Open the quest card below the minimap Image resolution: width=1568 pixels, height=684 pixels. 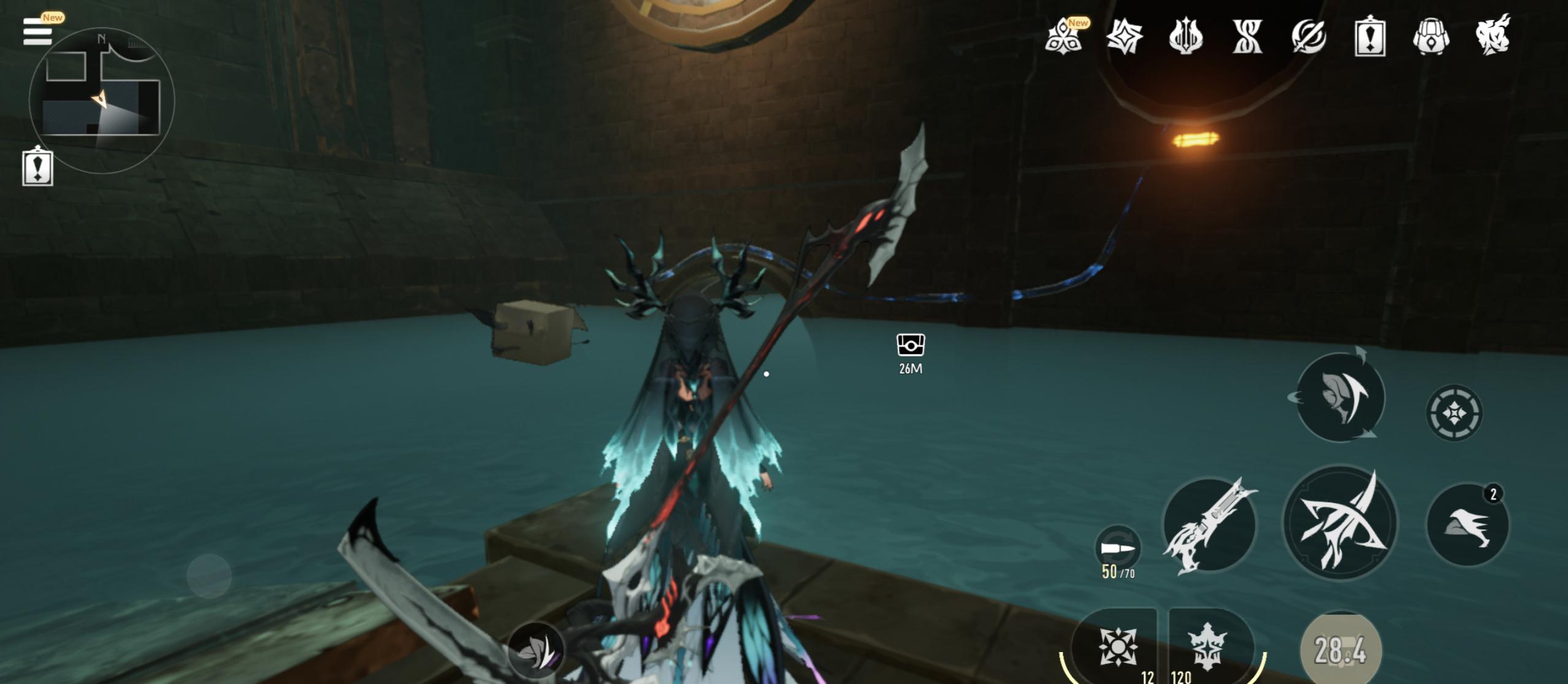pos(37,167)
